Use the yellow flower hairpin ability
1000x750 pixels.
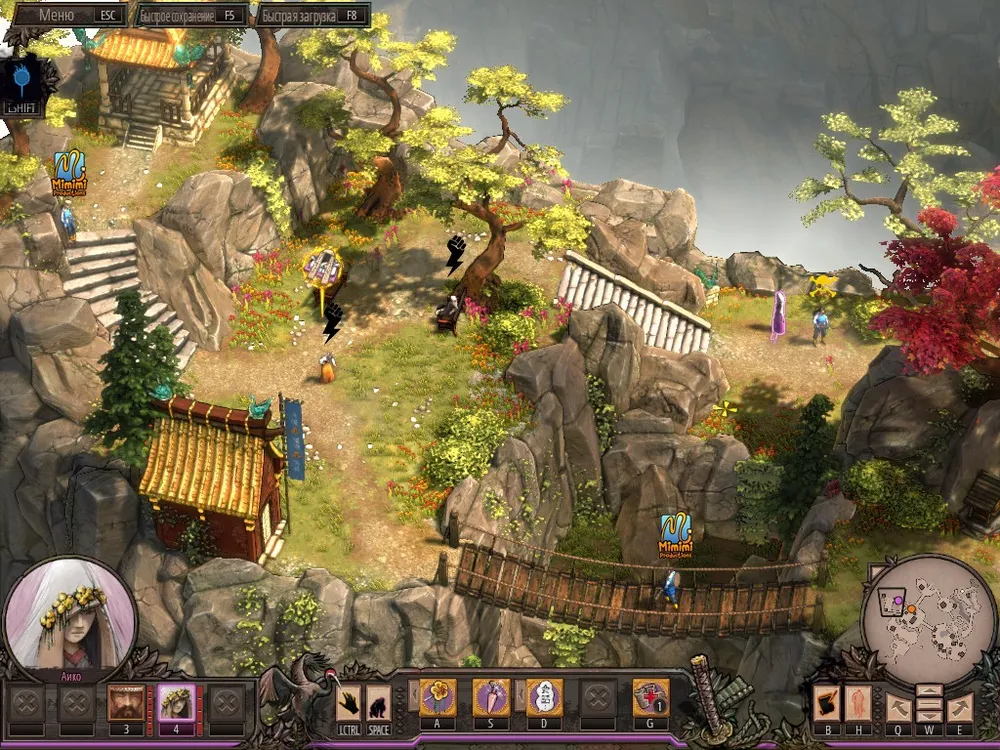tap(438, 697)
